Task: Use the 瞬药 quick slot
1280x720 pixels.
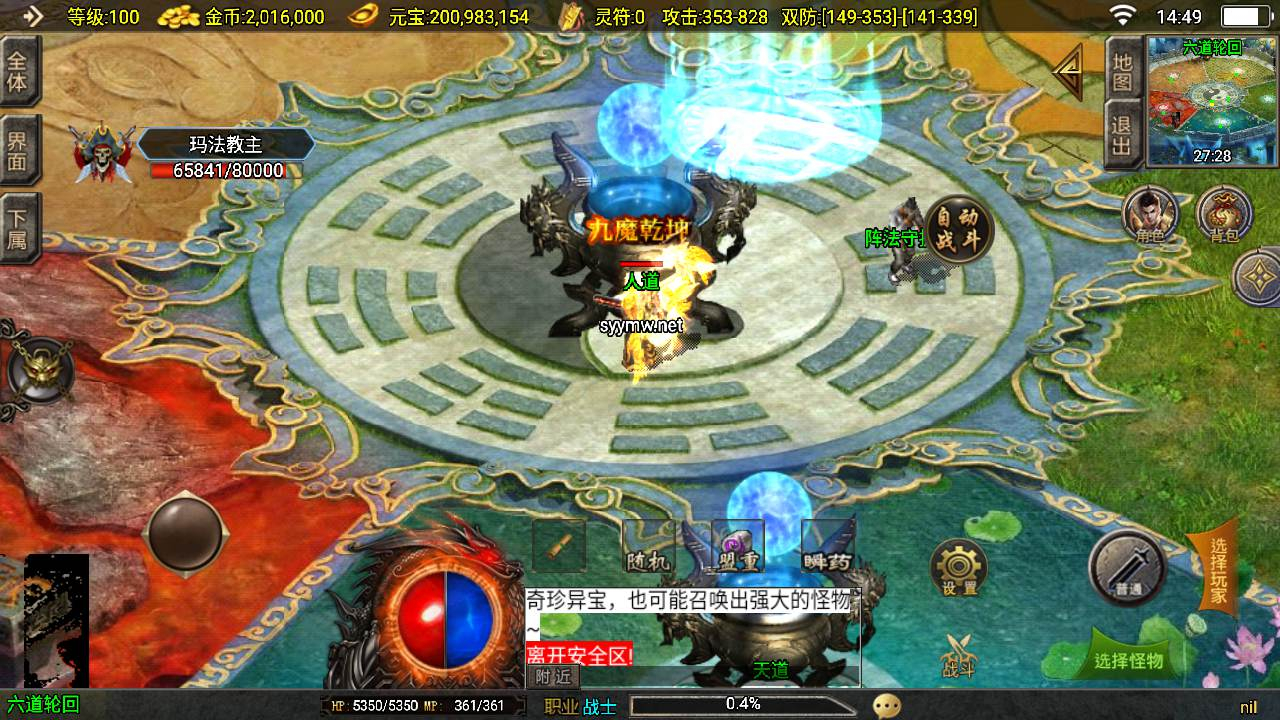Action: (x=827, y=547)
